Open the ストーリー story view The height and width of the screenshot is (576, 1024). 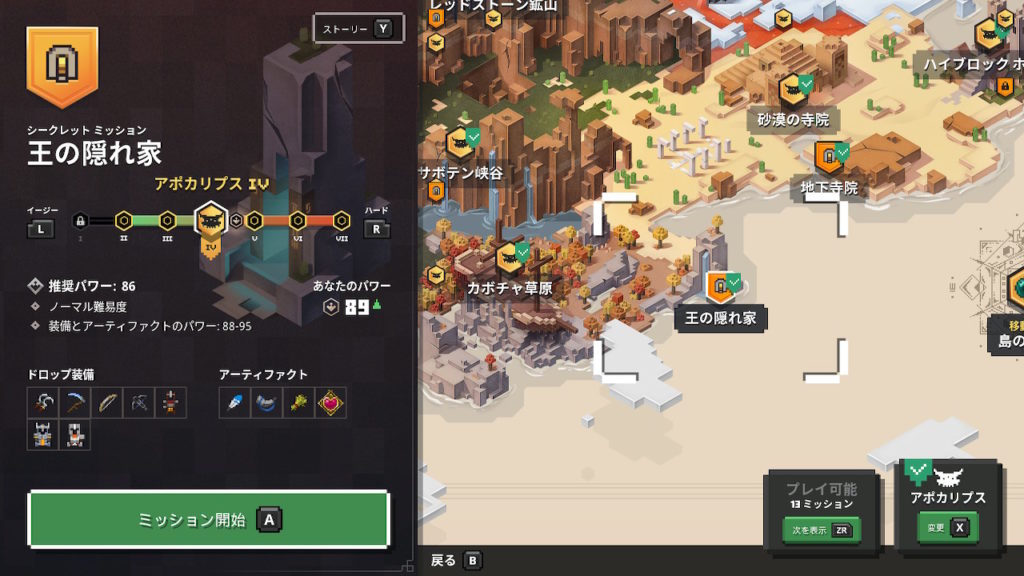[358, 28]
